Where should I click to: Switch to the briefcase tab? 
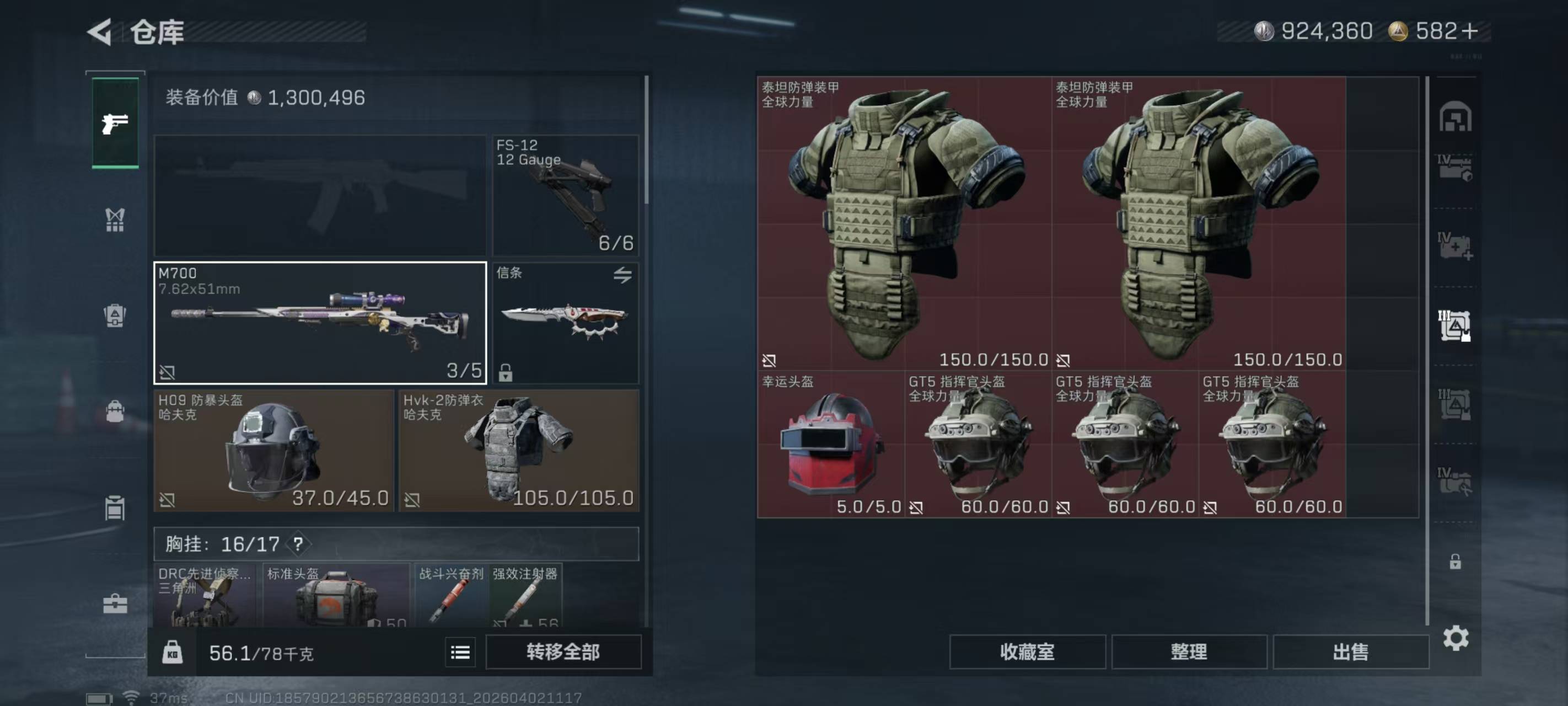pyautogui.click(x=115, y=603)
